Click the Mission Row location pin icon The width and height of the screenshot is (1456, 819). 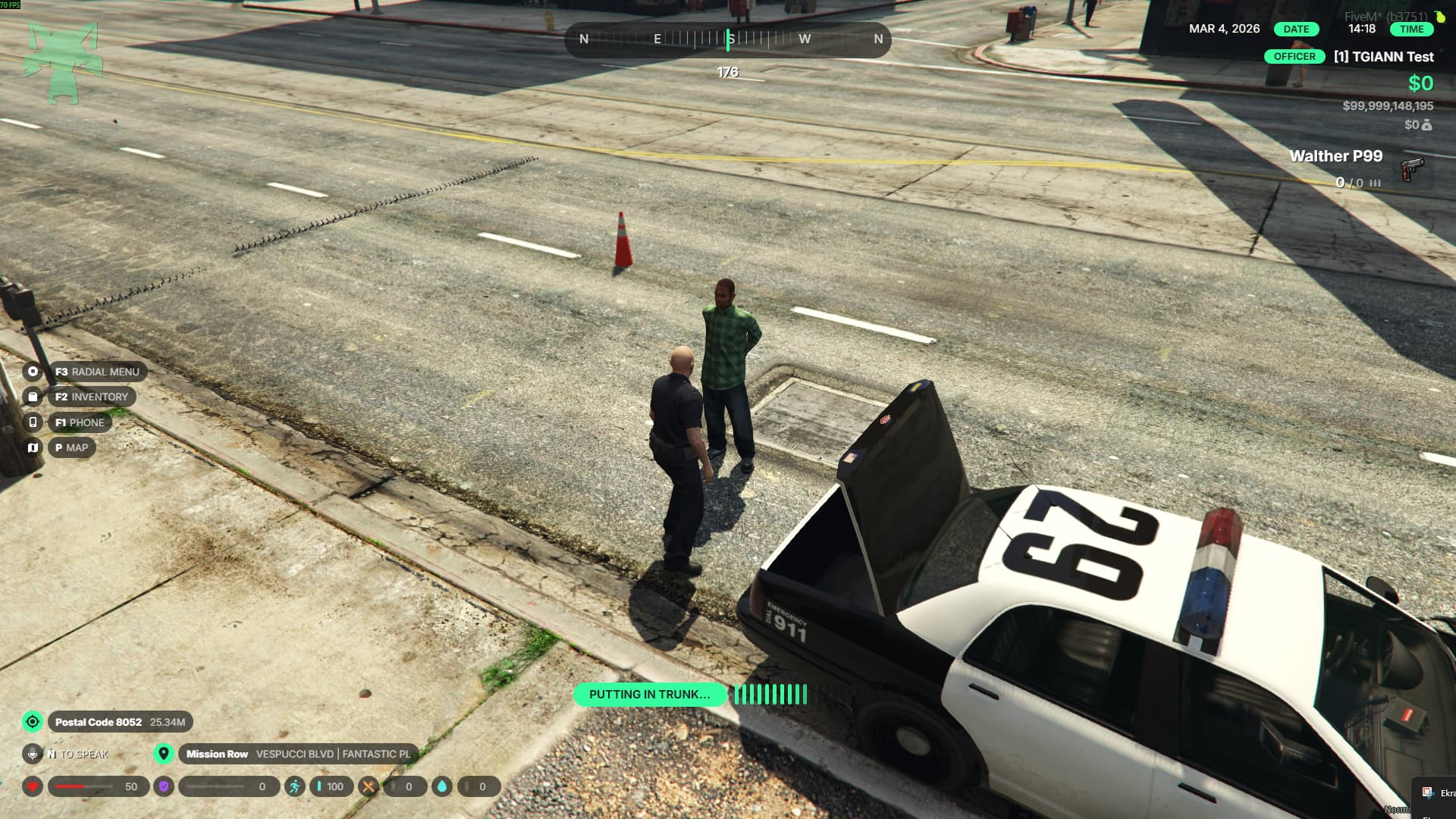[x=163, y=754]
